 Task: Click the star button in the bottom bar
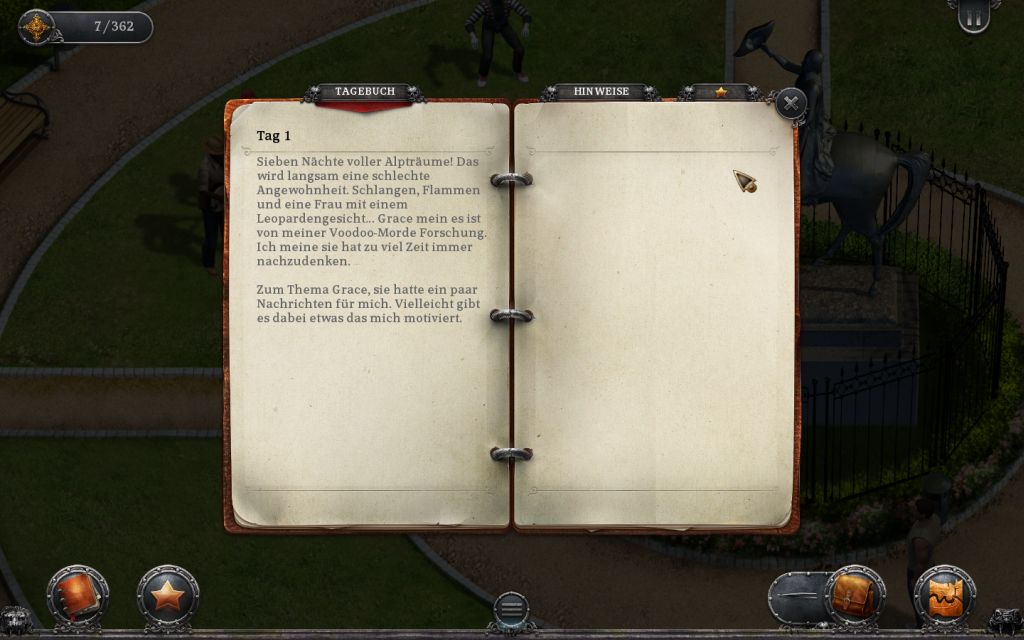(x=167, y=596)
